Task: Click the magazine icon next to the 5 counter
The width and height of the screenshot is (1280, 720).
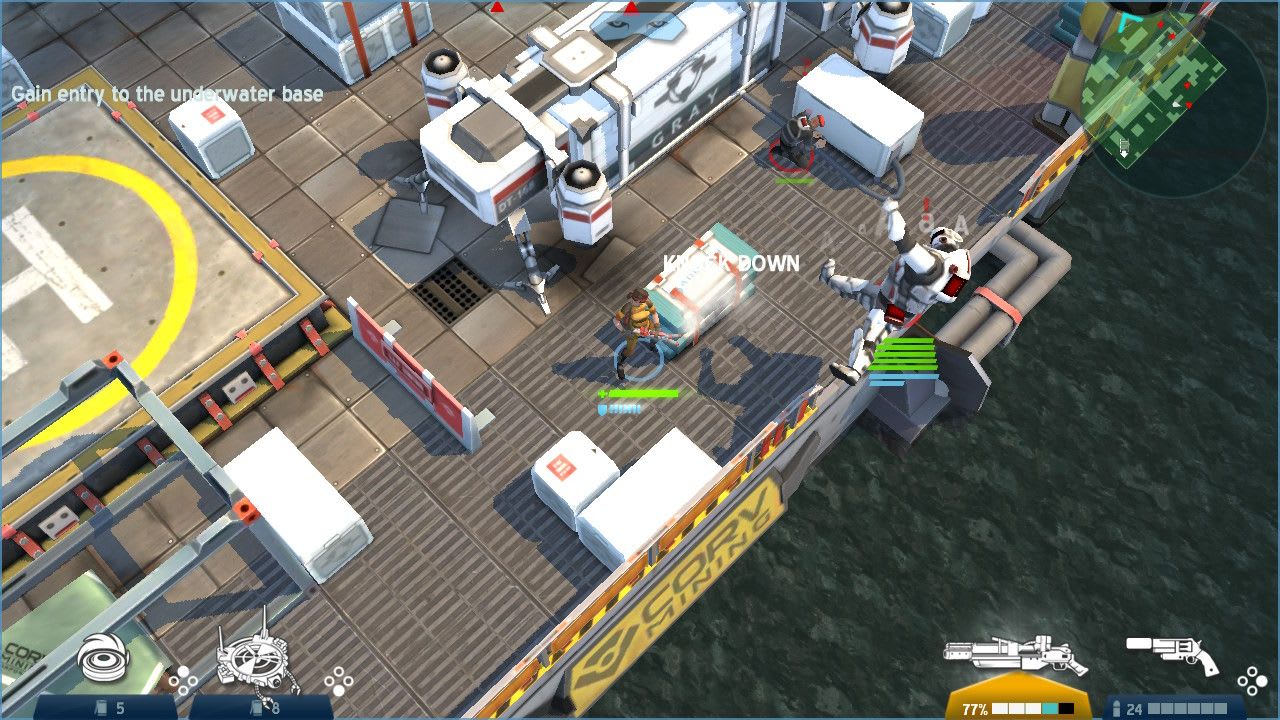Action: point(103,706)
